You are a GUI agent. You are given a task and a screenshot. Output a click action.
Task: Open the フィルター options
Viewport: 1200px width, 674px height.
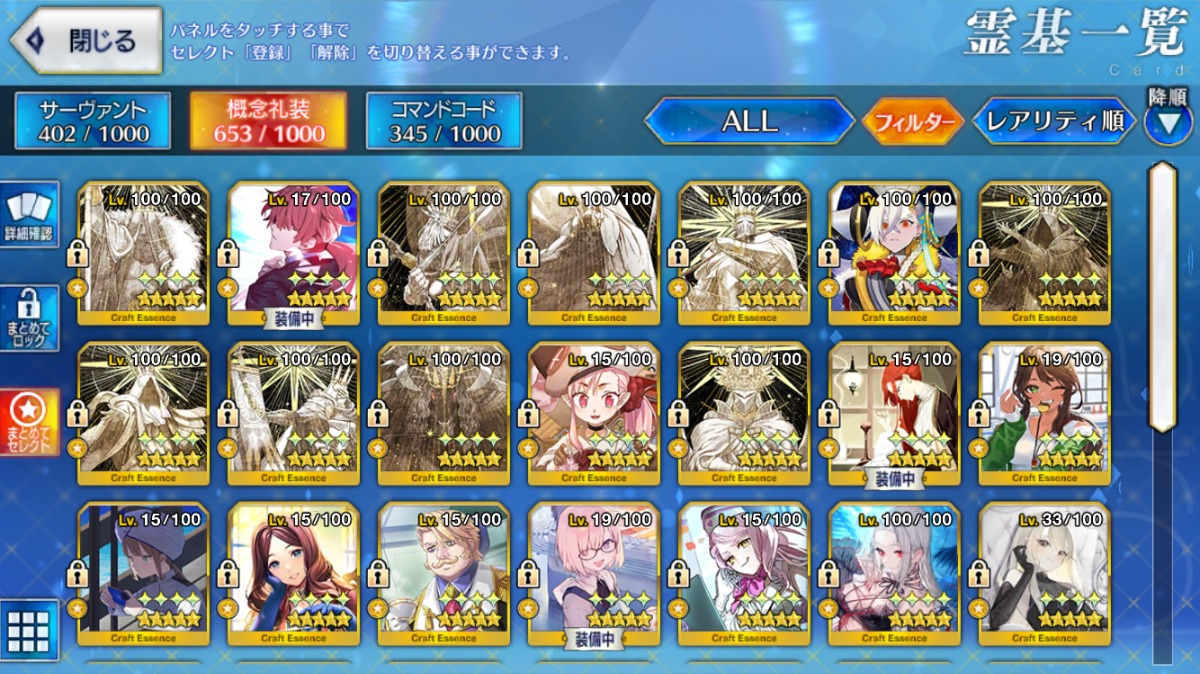coord(913,123)
